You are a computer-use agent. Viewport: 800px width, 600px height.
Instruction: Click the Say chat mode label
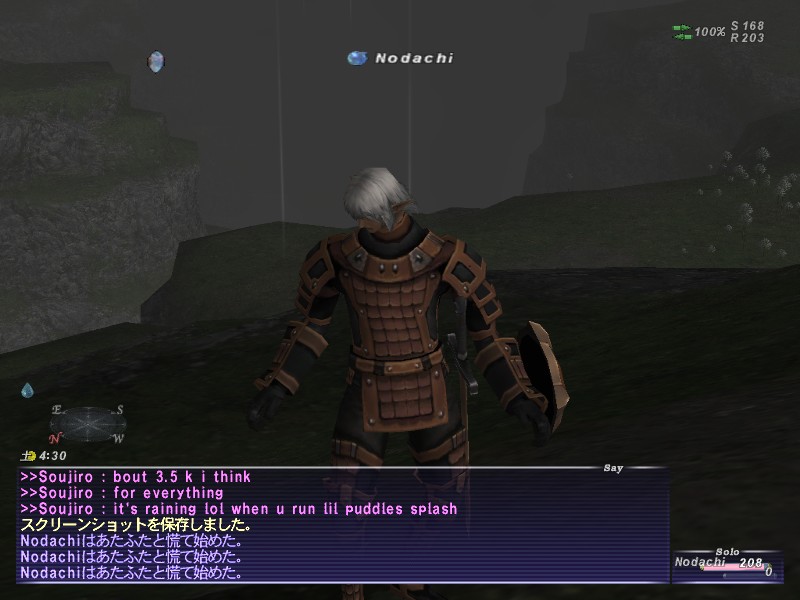tap(613, 467)
